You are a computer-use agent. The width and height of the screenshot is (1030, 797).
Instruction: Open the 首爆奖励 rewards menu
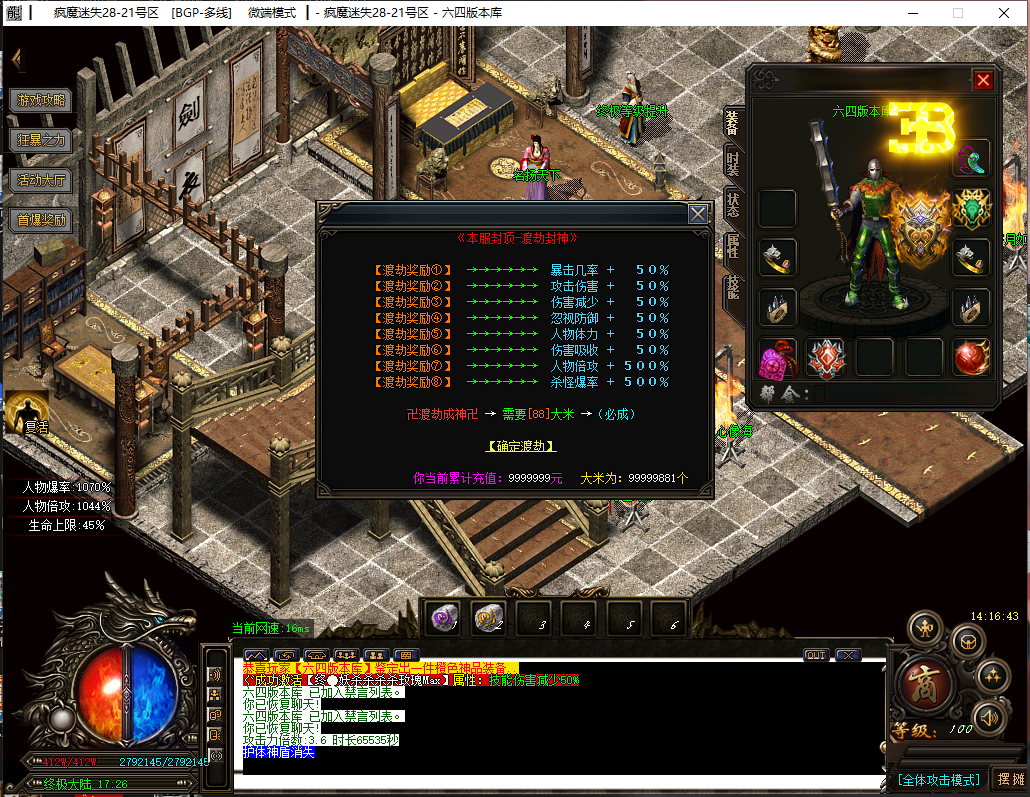[x=42, y=220]
